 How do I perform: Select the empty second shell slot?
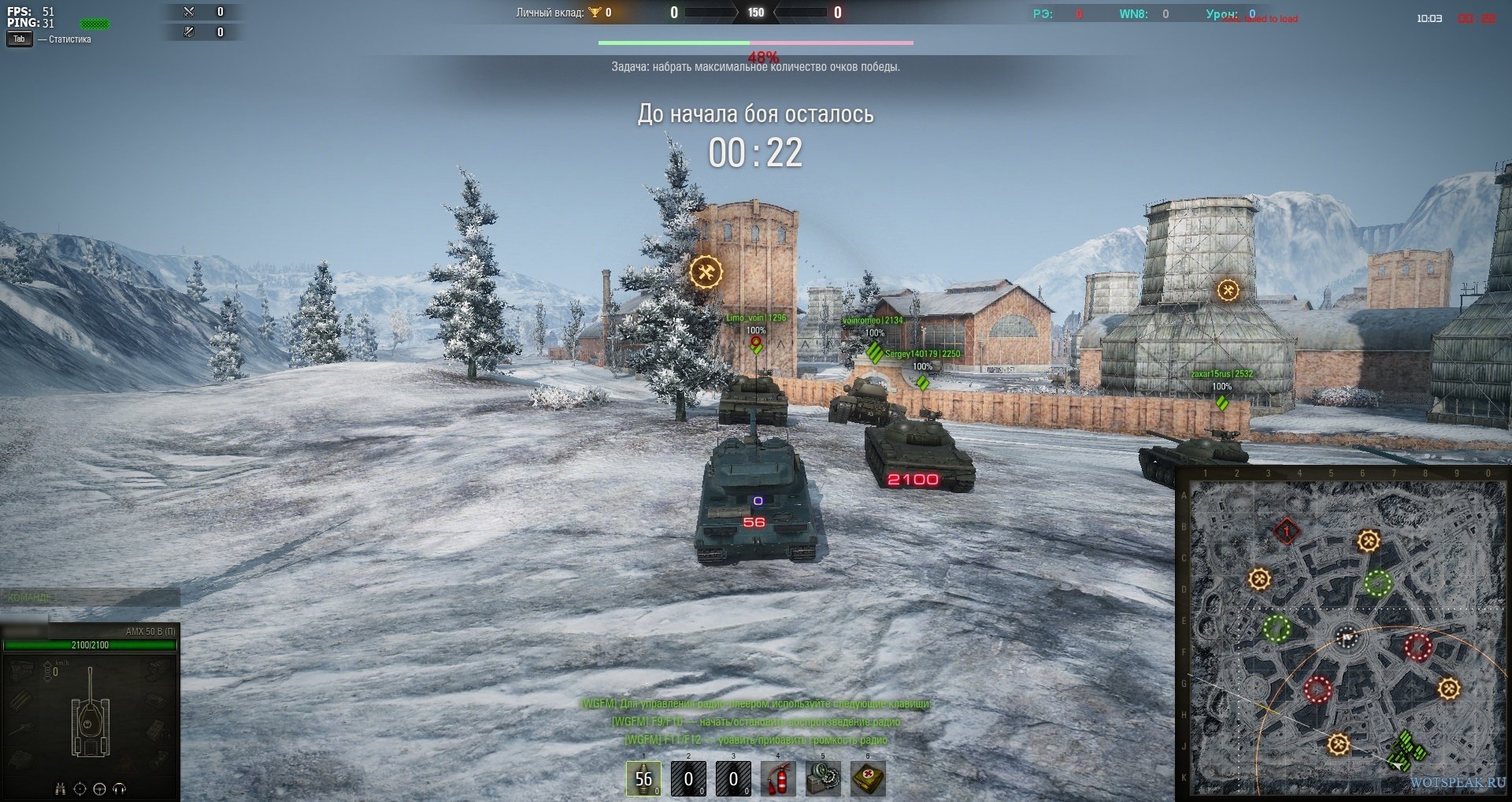coord(688,778)
